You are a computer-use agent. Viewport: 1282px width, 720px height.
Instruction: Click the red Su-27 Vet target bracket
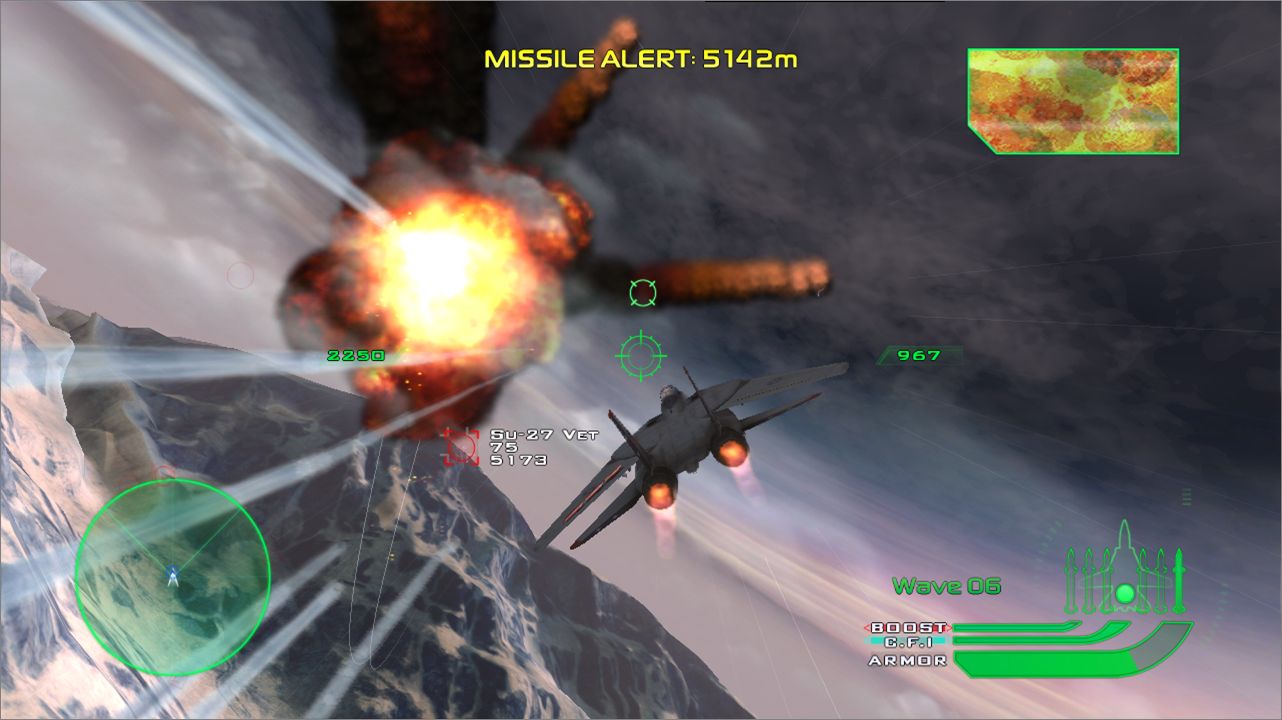click(460, 449)
